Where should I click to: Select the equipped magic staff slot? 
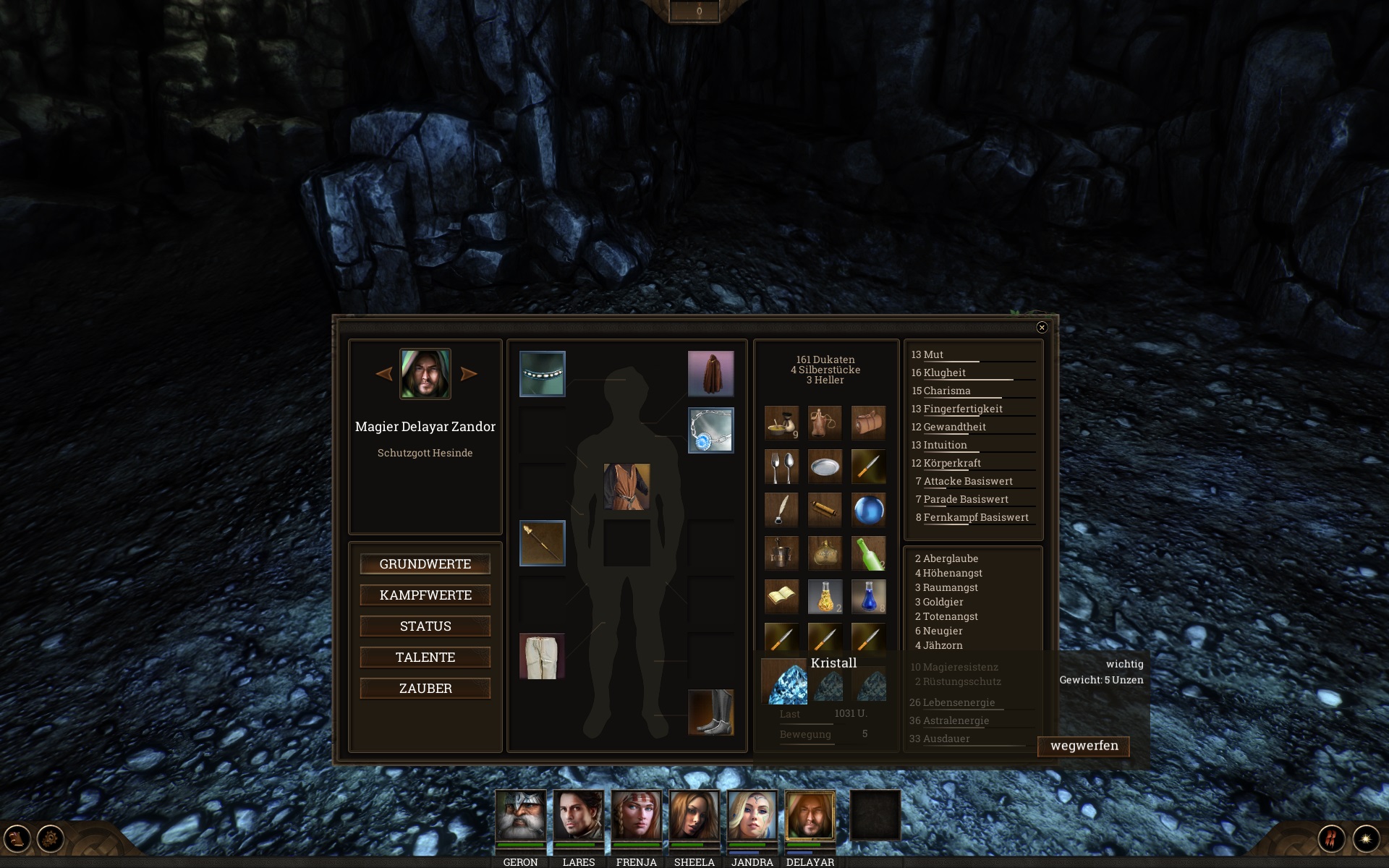tap(542, 543)
